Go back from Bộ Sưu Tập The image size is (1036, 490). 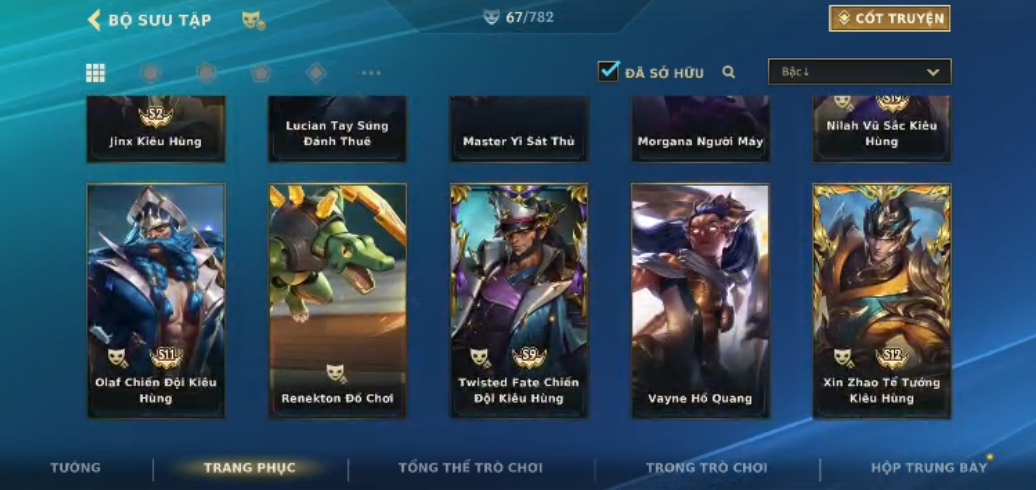click(x=95, y=20)
